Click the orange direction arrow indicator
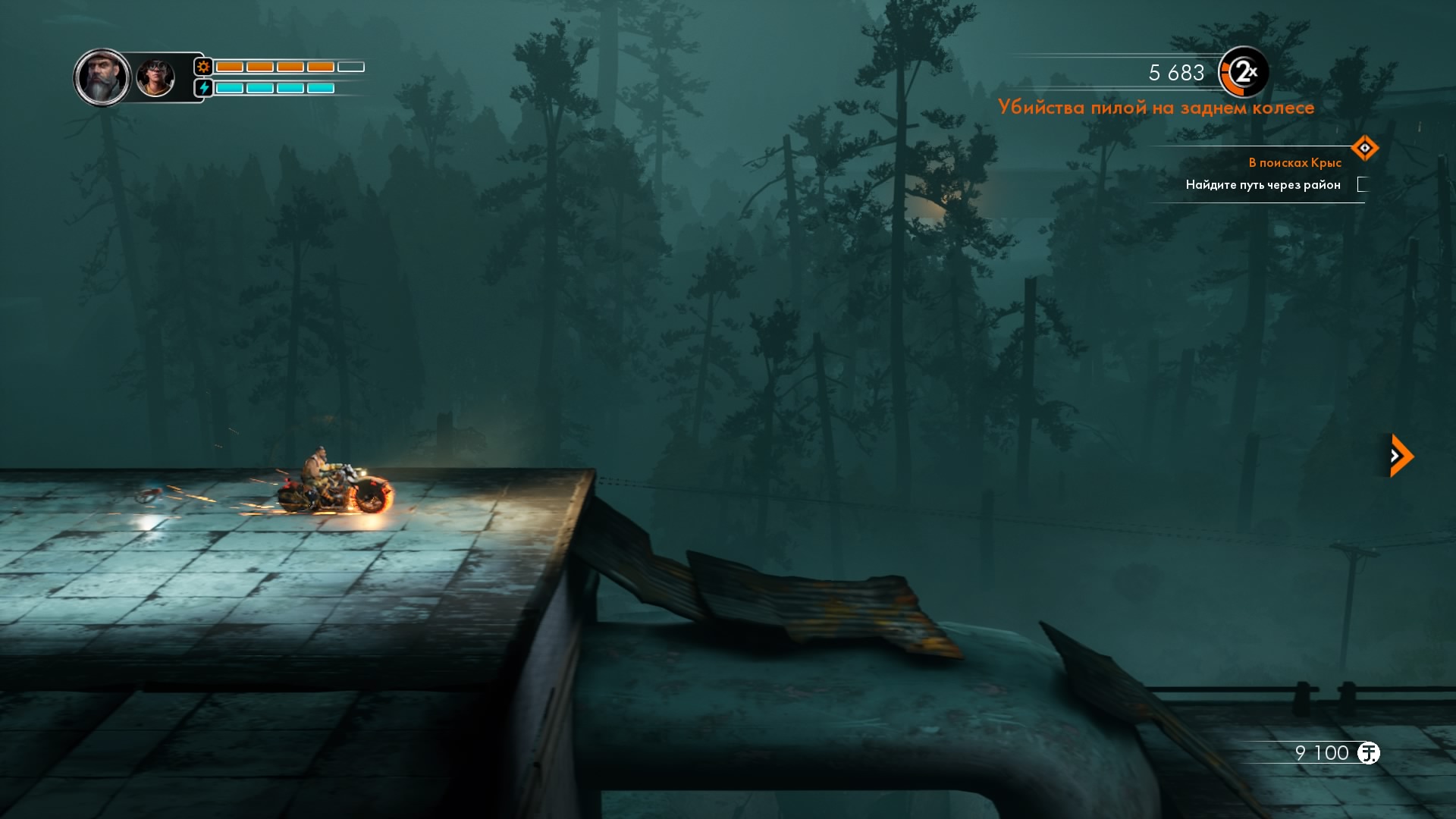This screenshot has height=819, width=1456. 1400,456
